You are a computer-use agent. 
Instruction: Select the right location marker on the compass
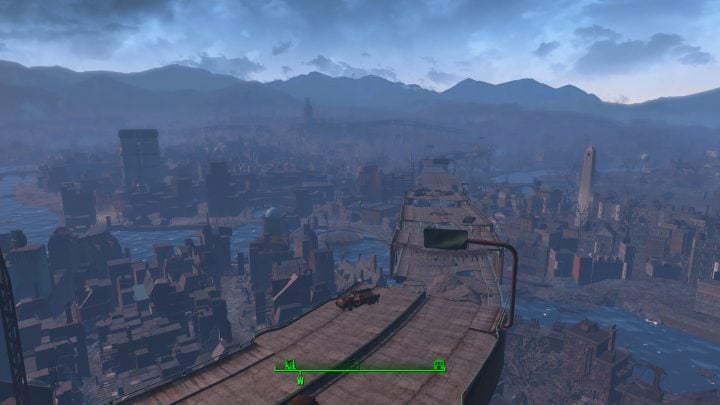pyautogui.click(x=438, y=364)
